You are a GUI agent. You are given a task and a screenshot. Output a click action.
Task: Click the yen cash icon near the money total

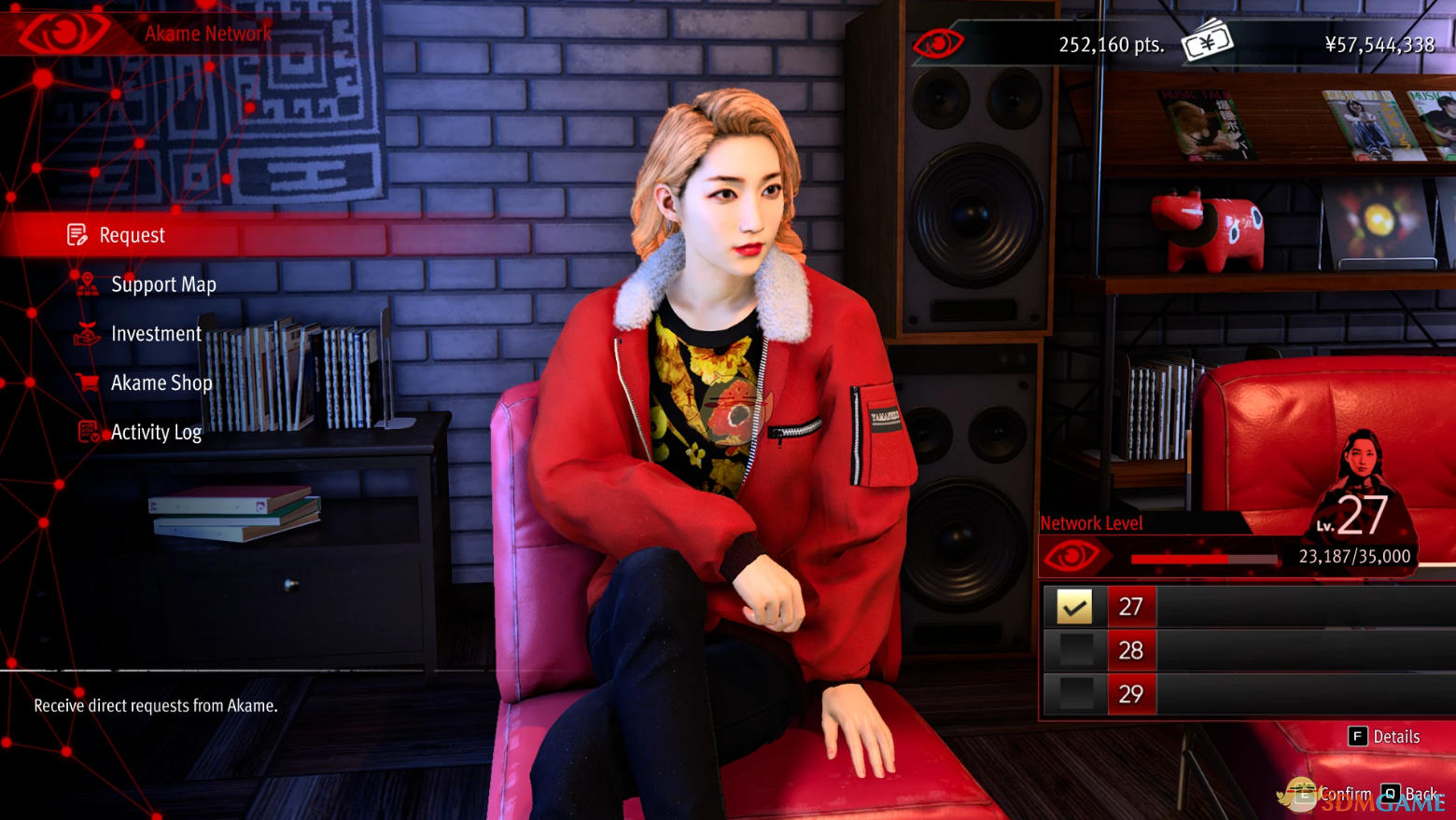[x=1208, y=41]
